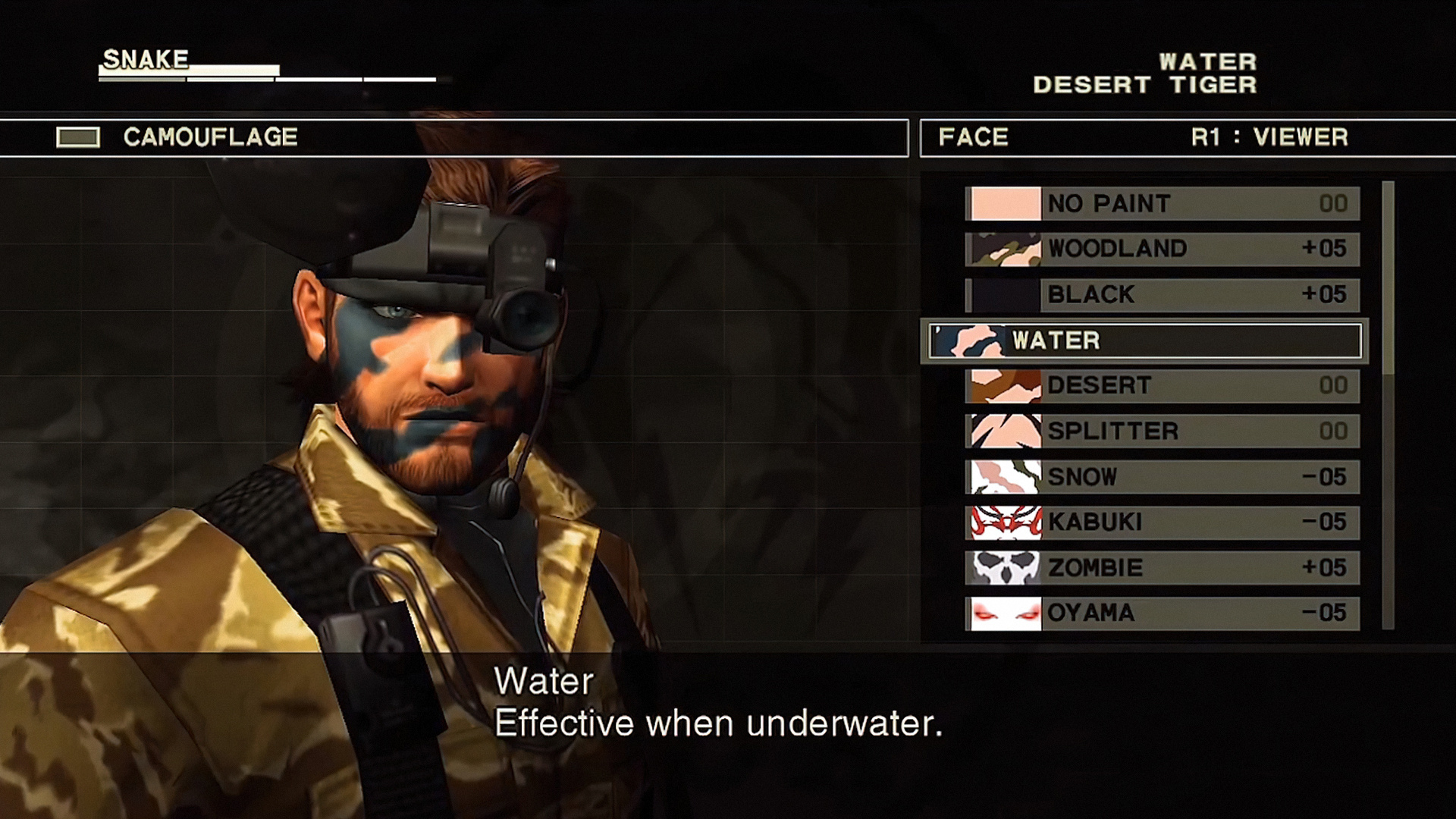
Task: Choose the Zombie face paint
Action: click(1162, 568)
